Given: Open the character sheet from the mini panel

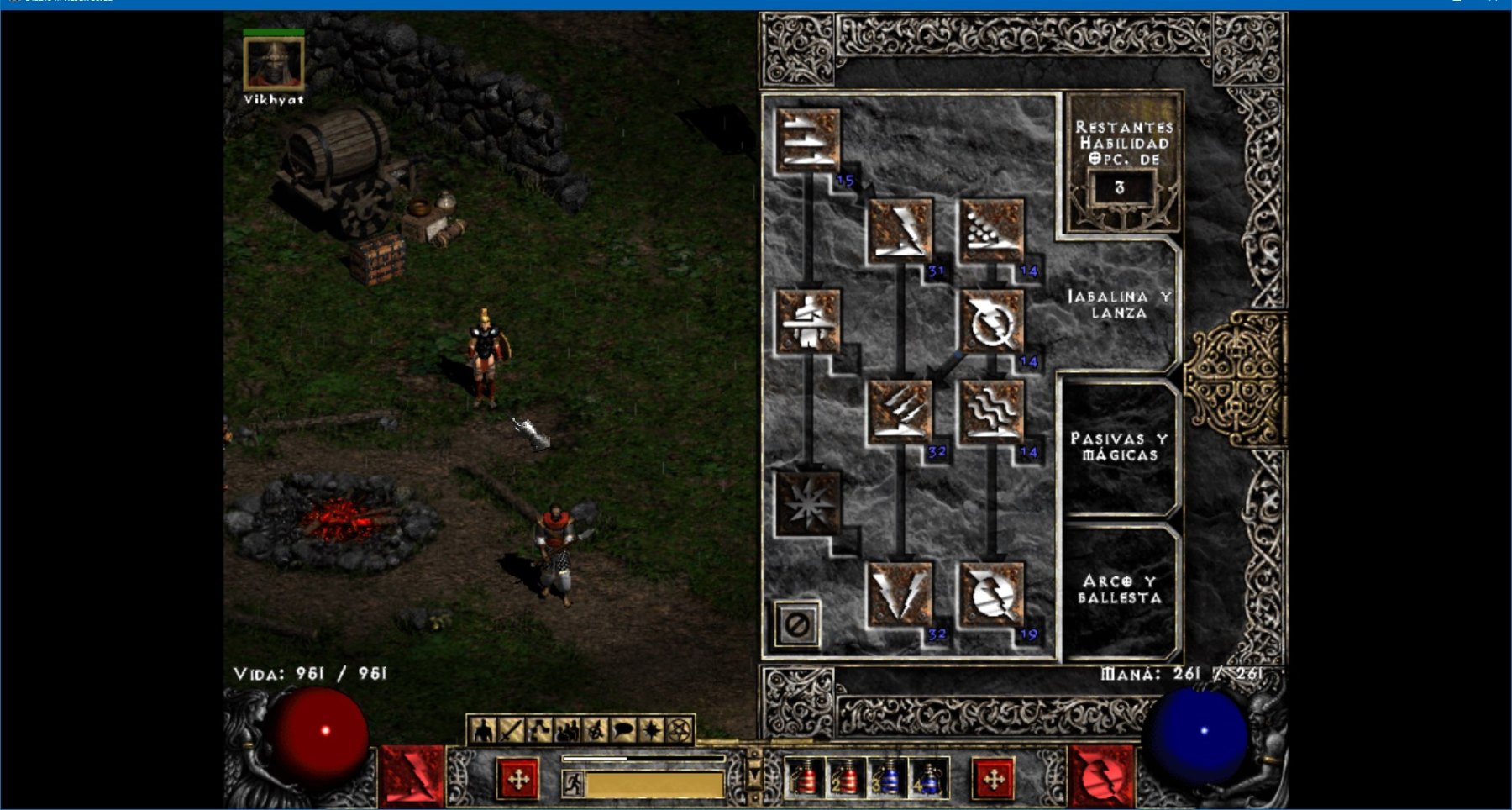Looking at the screenshot, I should 483,732.
